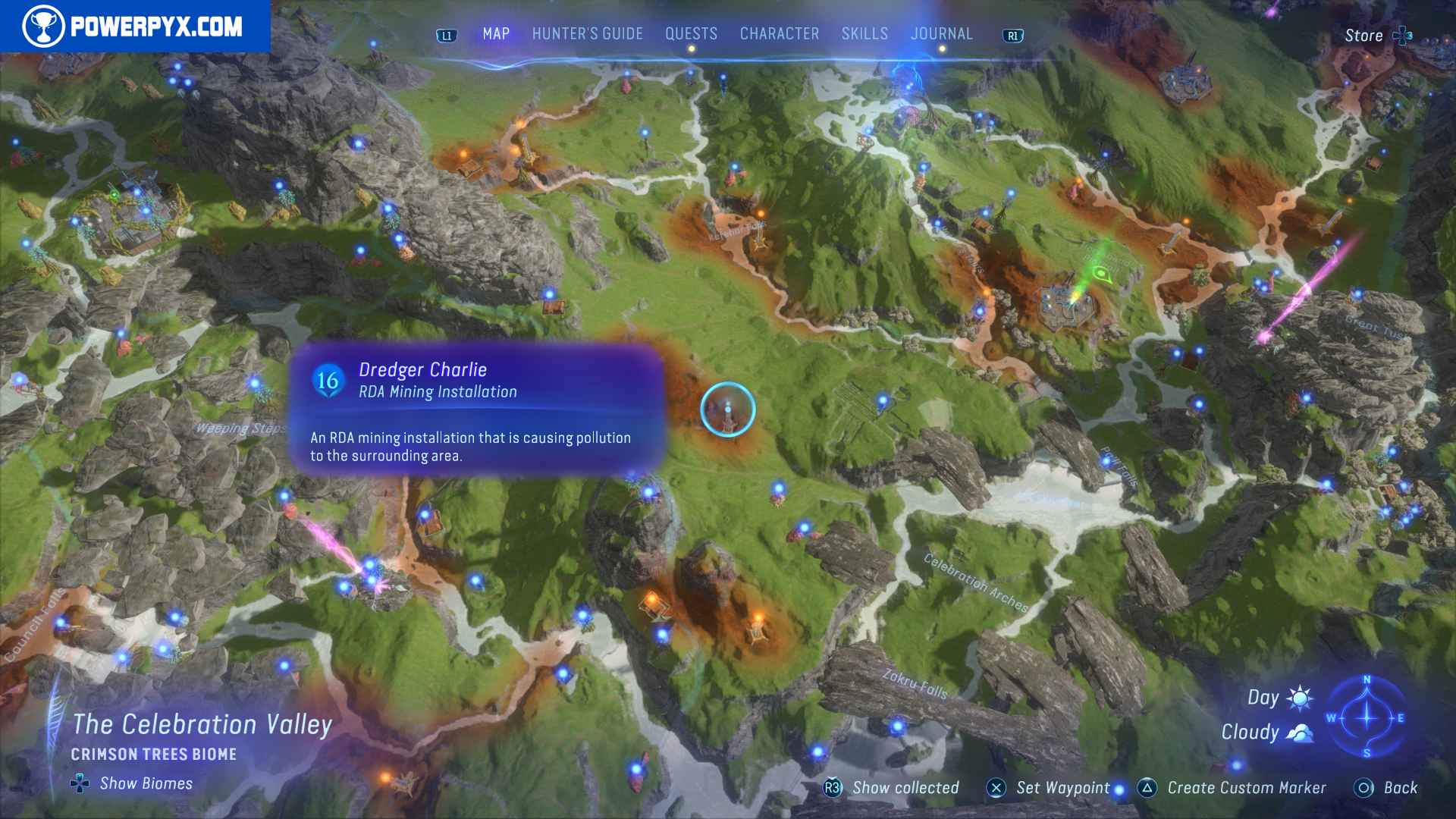This screenshot has height=819, width=1456.
Task: Open the QUESTS tab
Action: click(691, 33)
